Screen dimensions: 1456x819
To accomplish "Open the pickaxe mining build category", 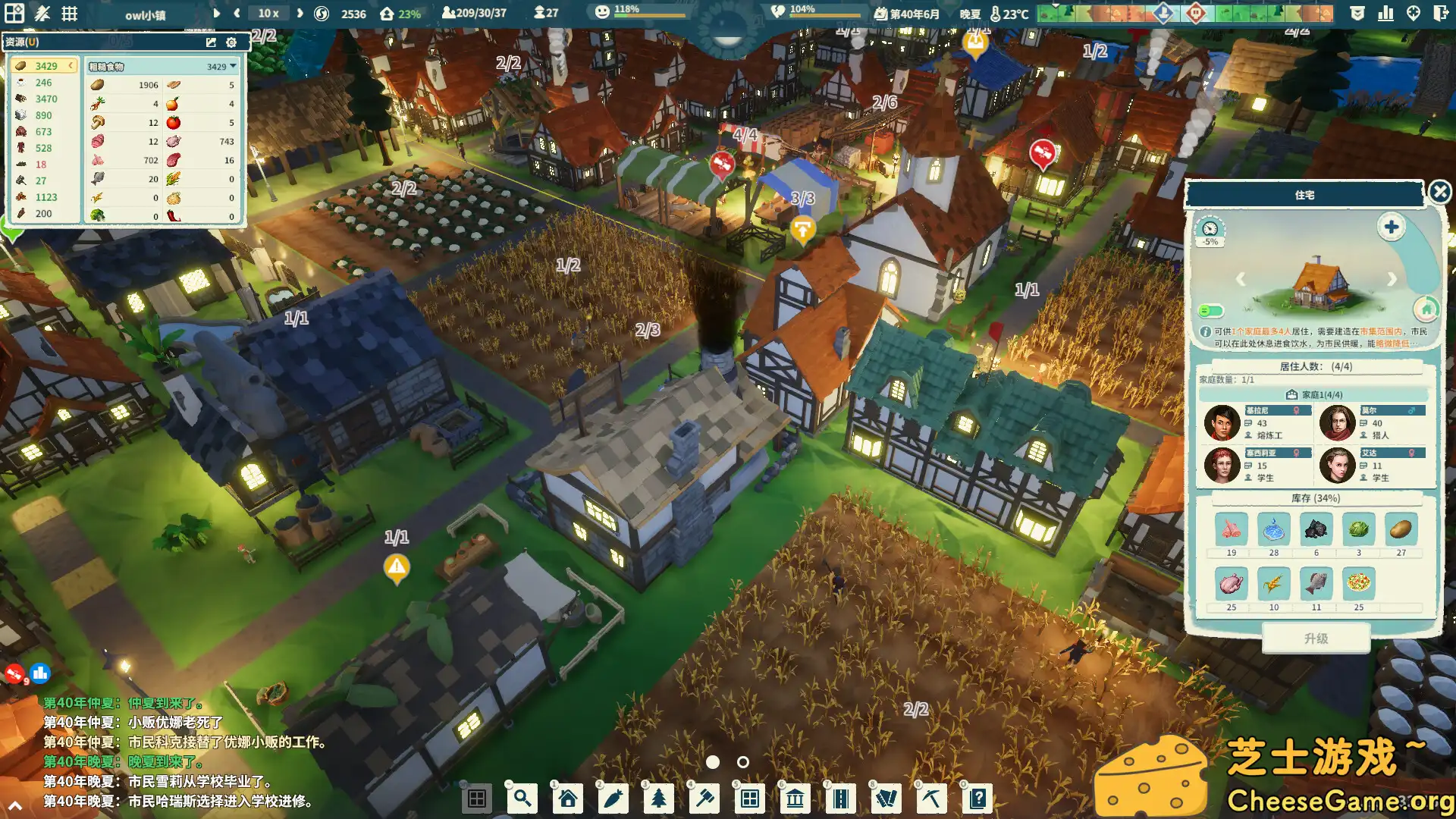I will pos(931,798).
